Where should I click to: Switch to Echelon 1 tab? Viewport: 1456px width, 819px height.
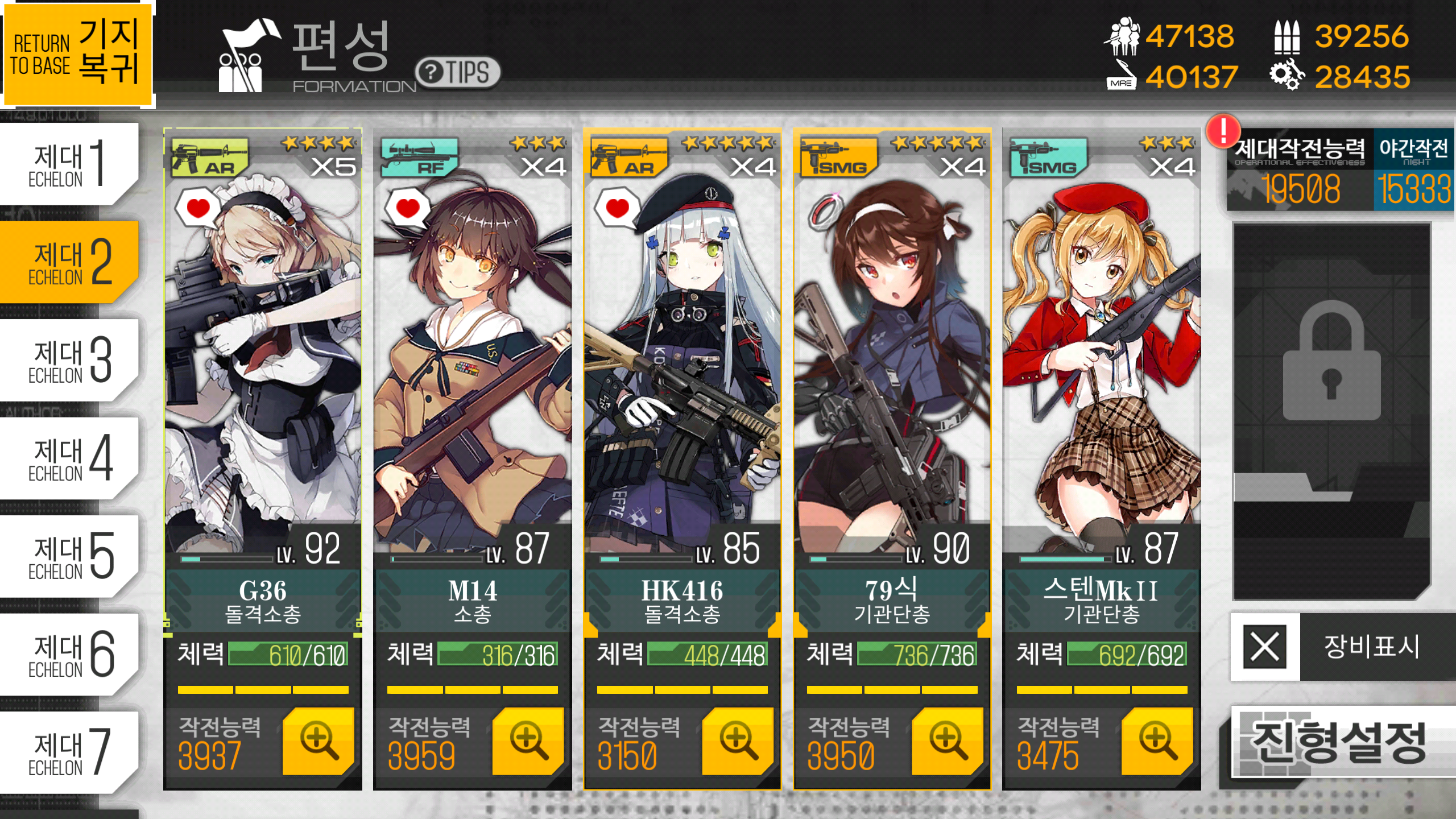click(68, 164)
